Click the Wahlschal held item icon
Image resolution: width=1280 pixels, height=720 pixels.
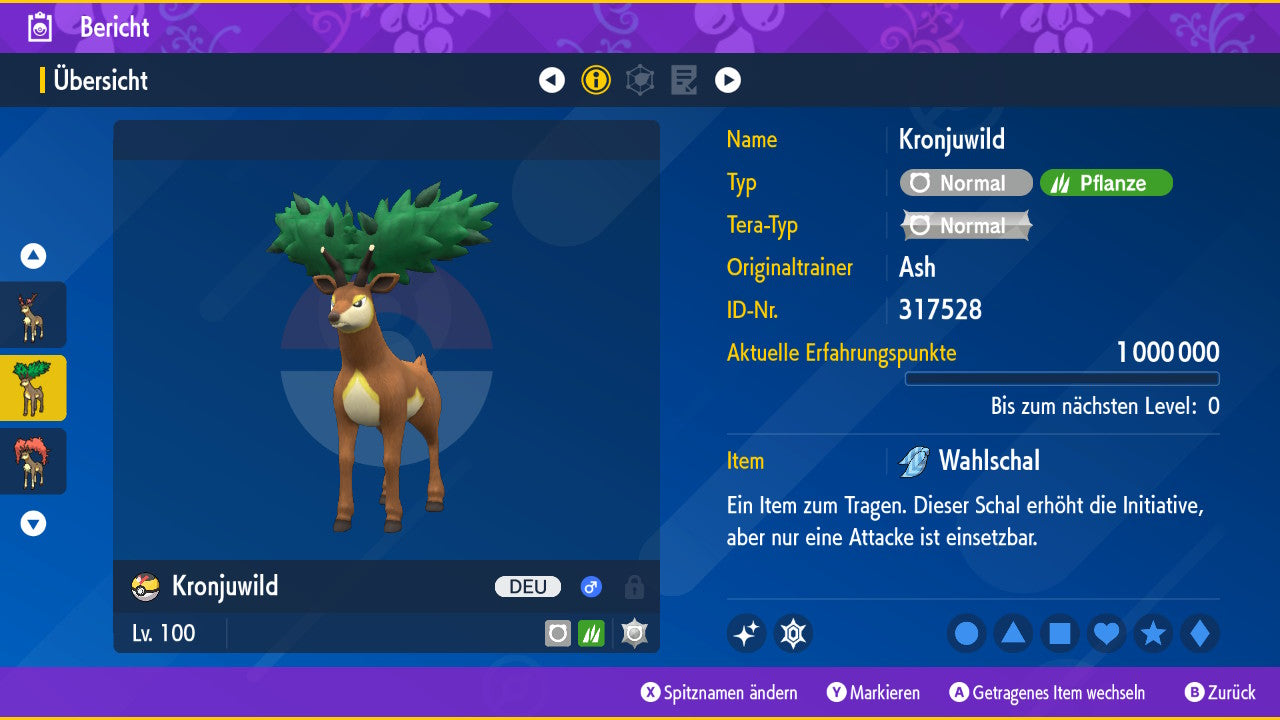[x=914, y=461]
